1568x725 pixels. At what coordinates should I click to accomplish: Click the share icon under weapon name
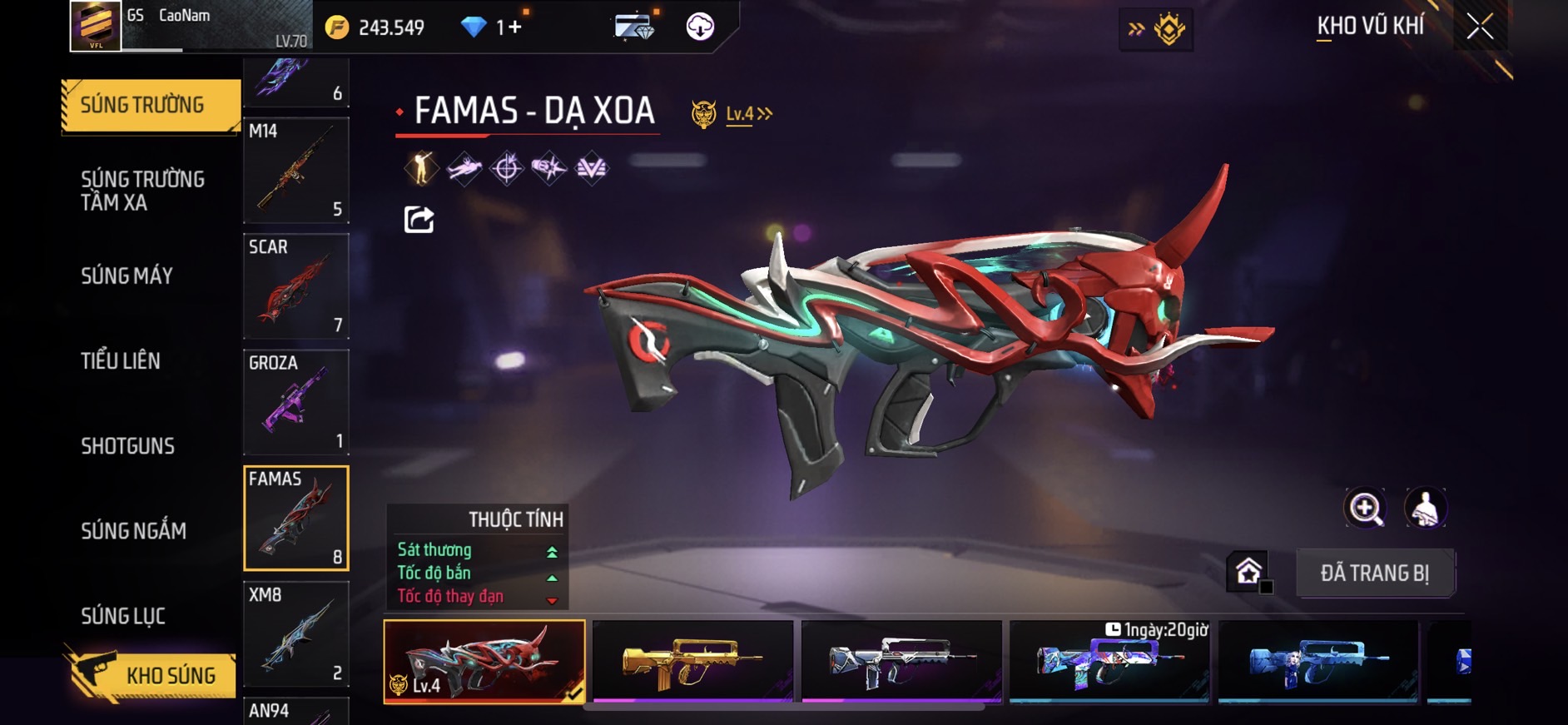[419, 220]
